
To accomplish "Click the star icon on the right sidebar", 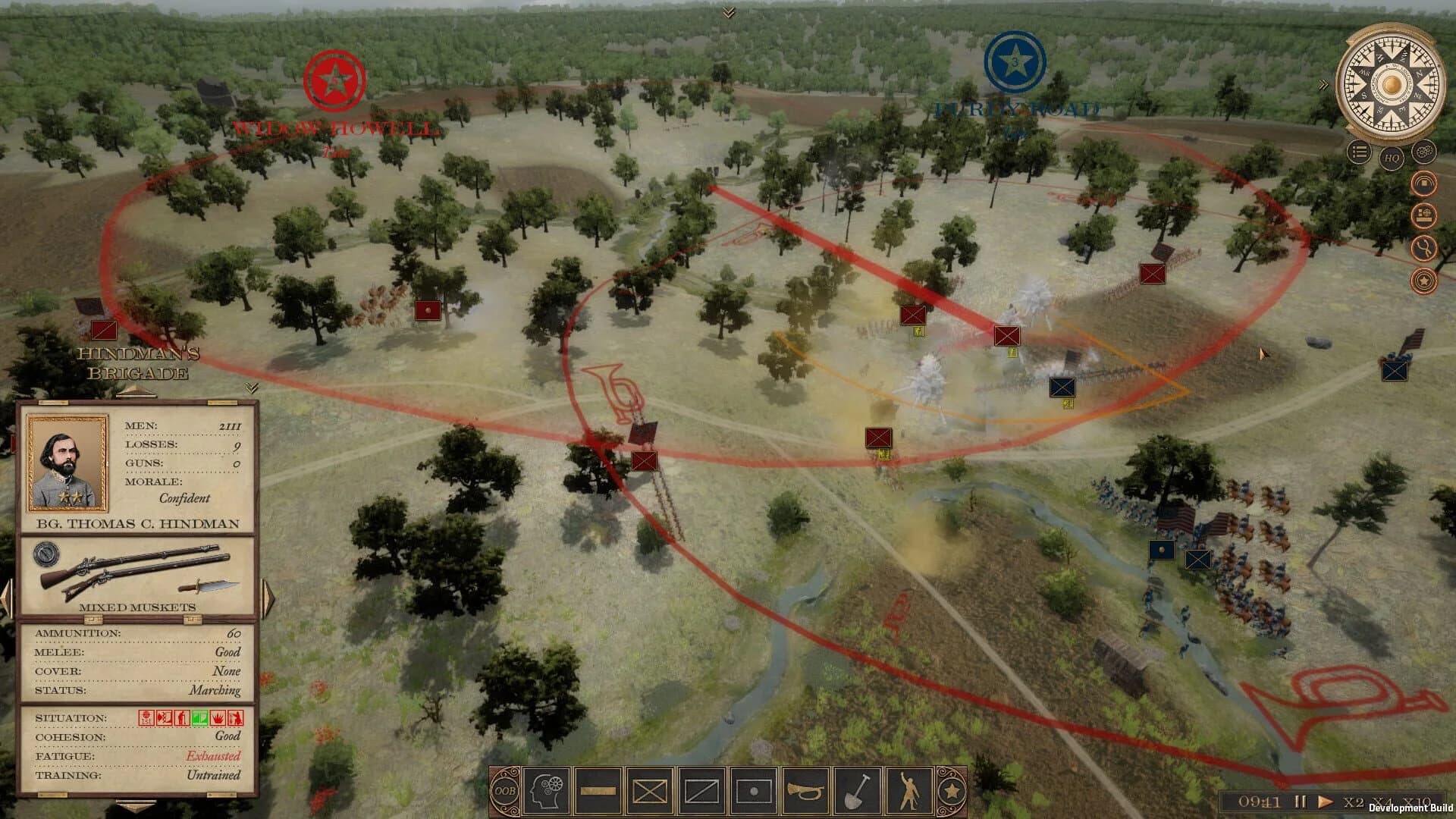I will coord(1424,281).
